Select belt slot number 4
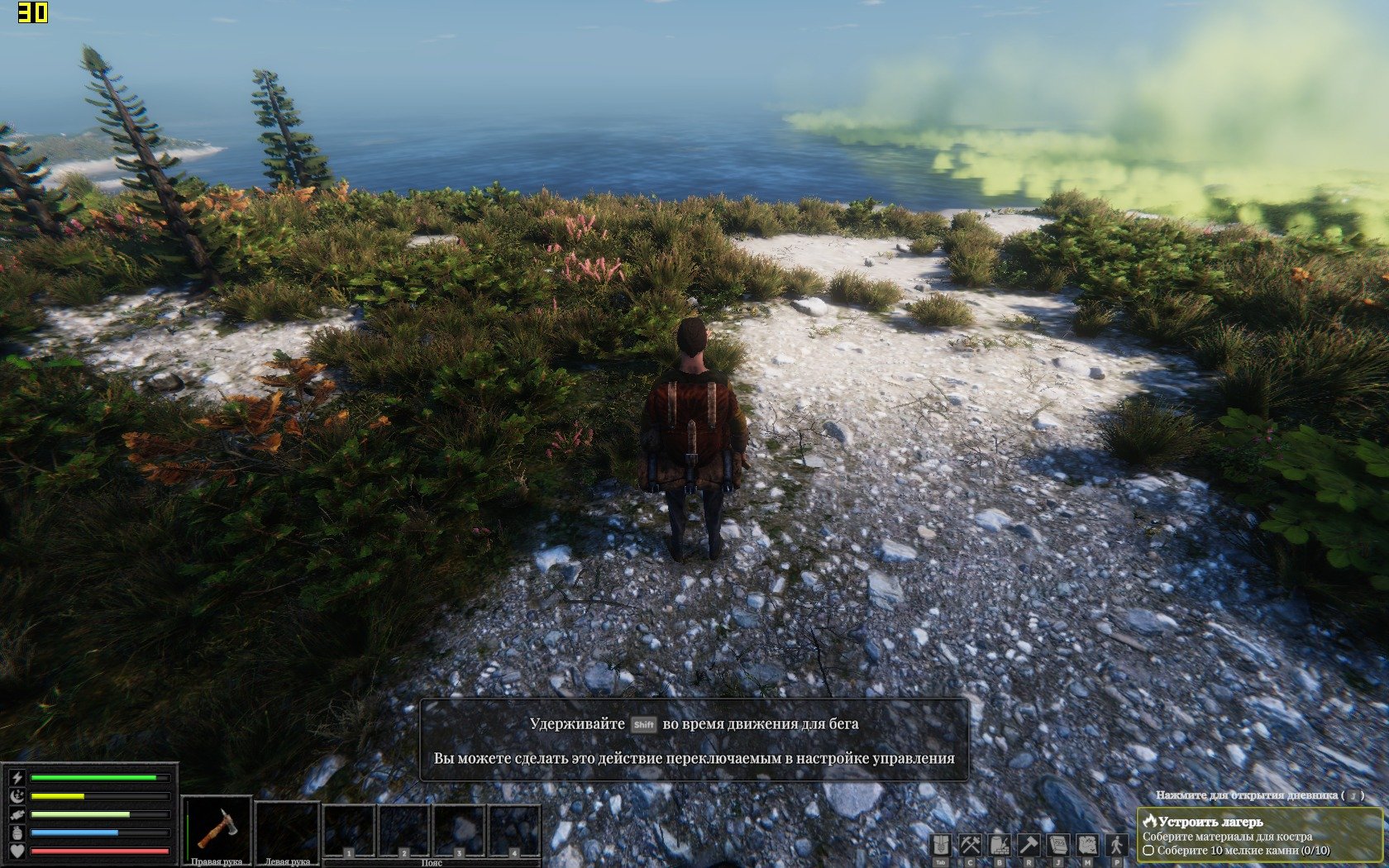The height and width of the screenshot is (868, 1389). pyautogui.click(x=513, y=830)
